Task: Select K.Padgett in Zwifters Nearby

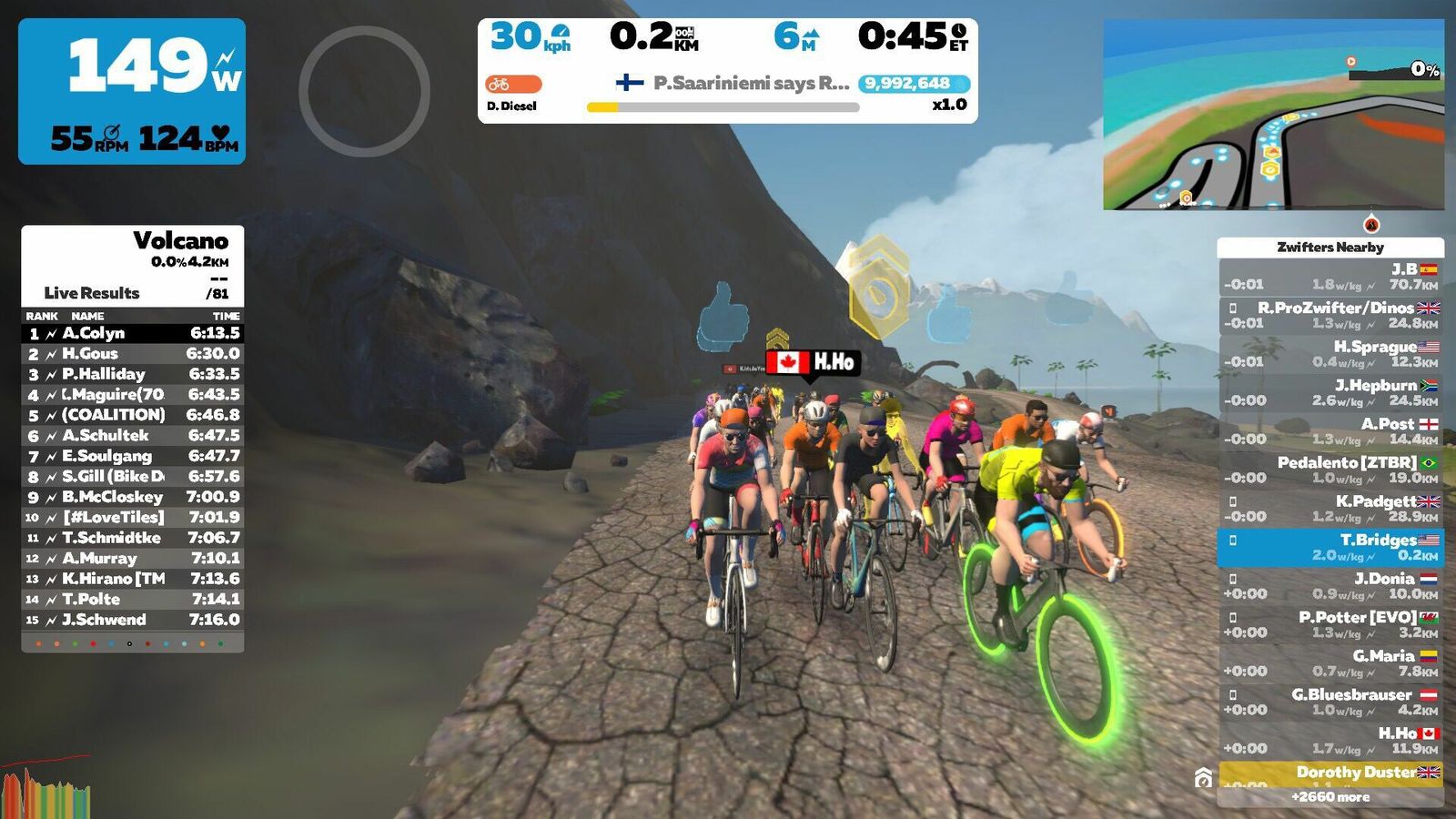Action: coord(1330,509)
